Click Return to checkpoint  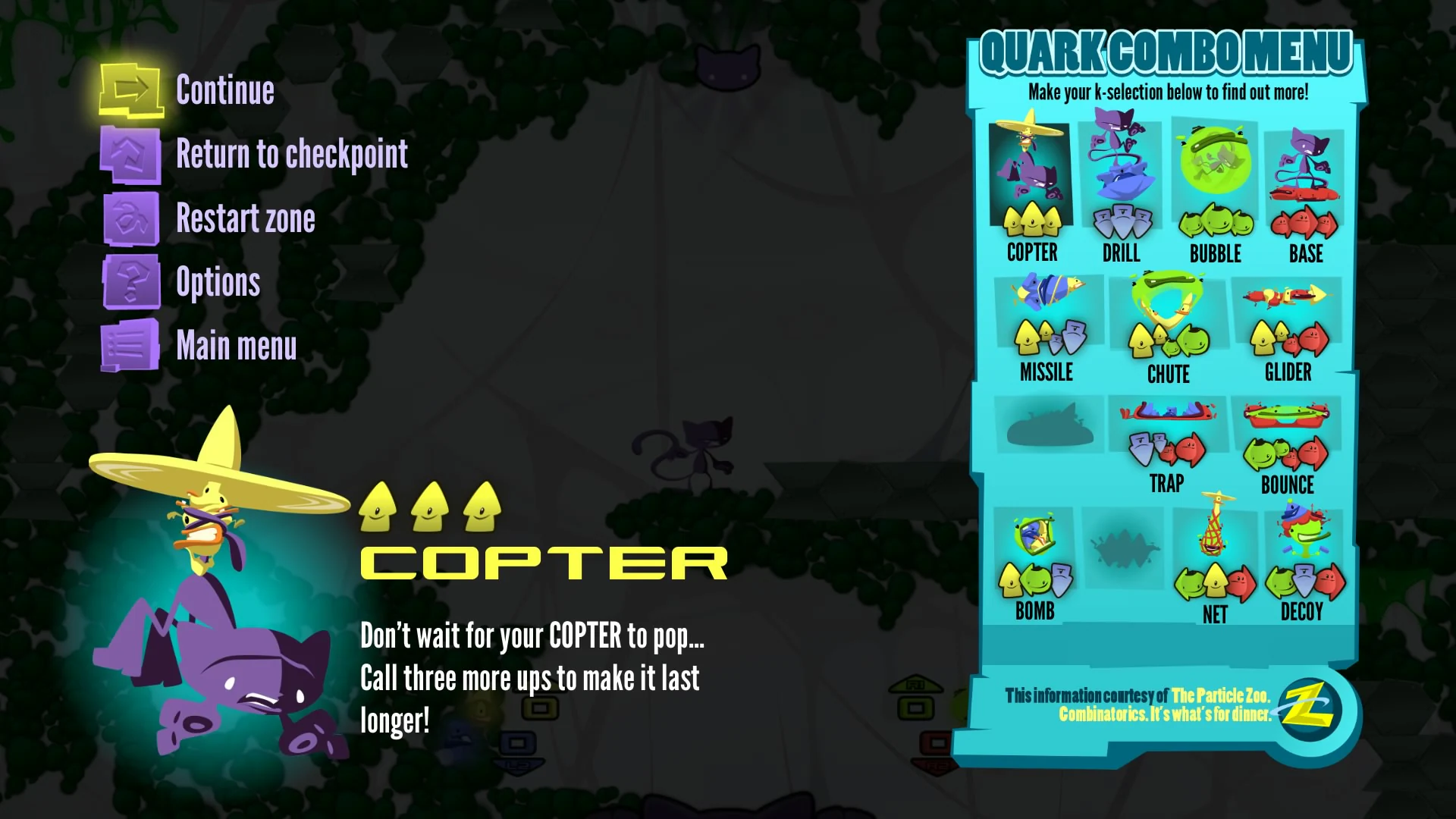tap(291, 154)
